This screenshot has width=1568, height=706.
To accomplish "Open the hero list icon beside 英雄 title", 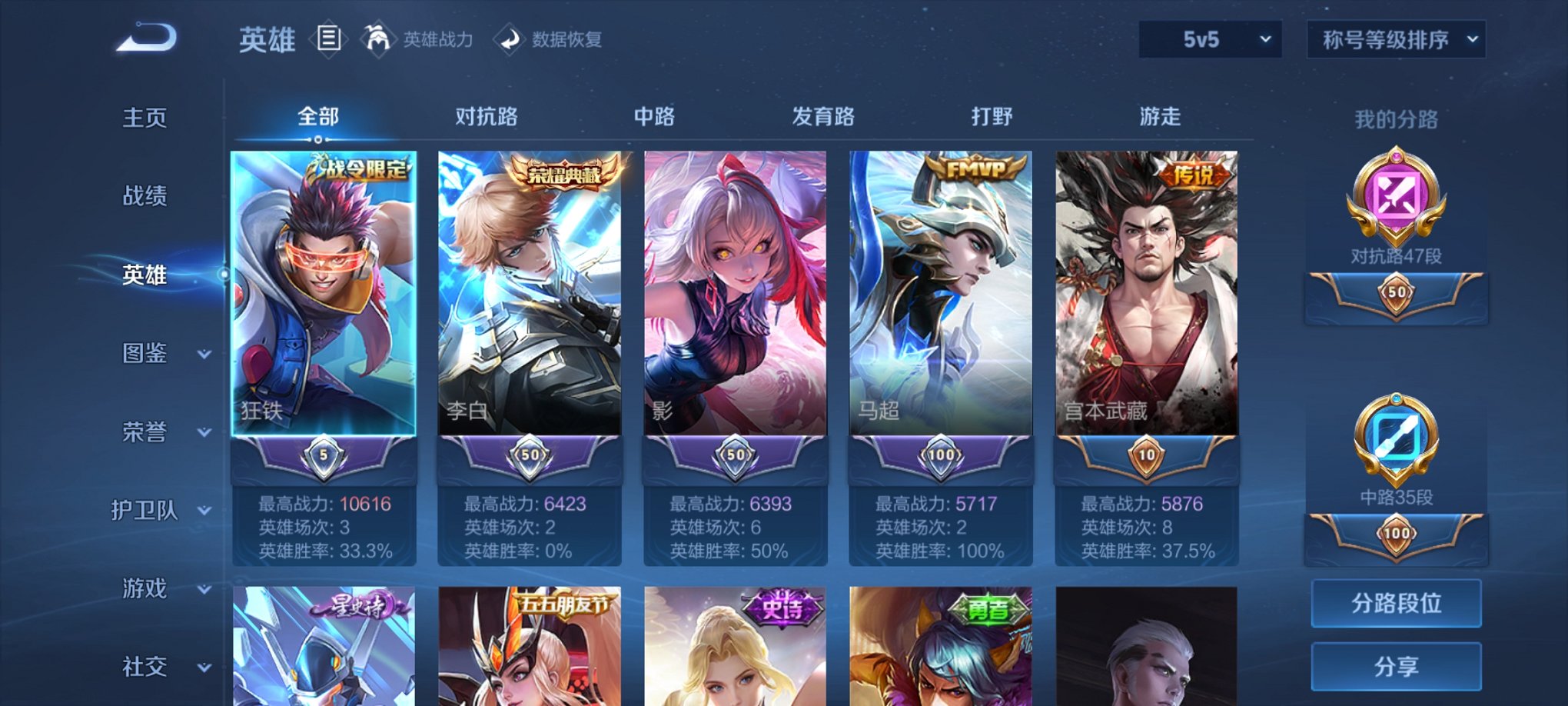I will 330,39.
